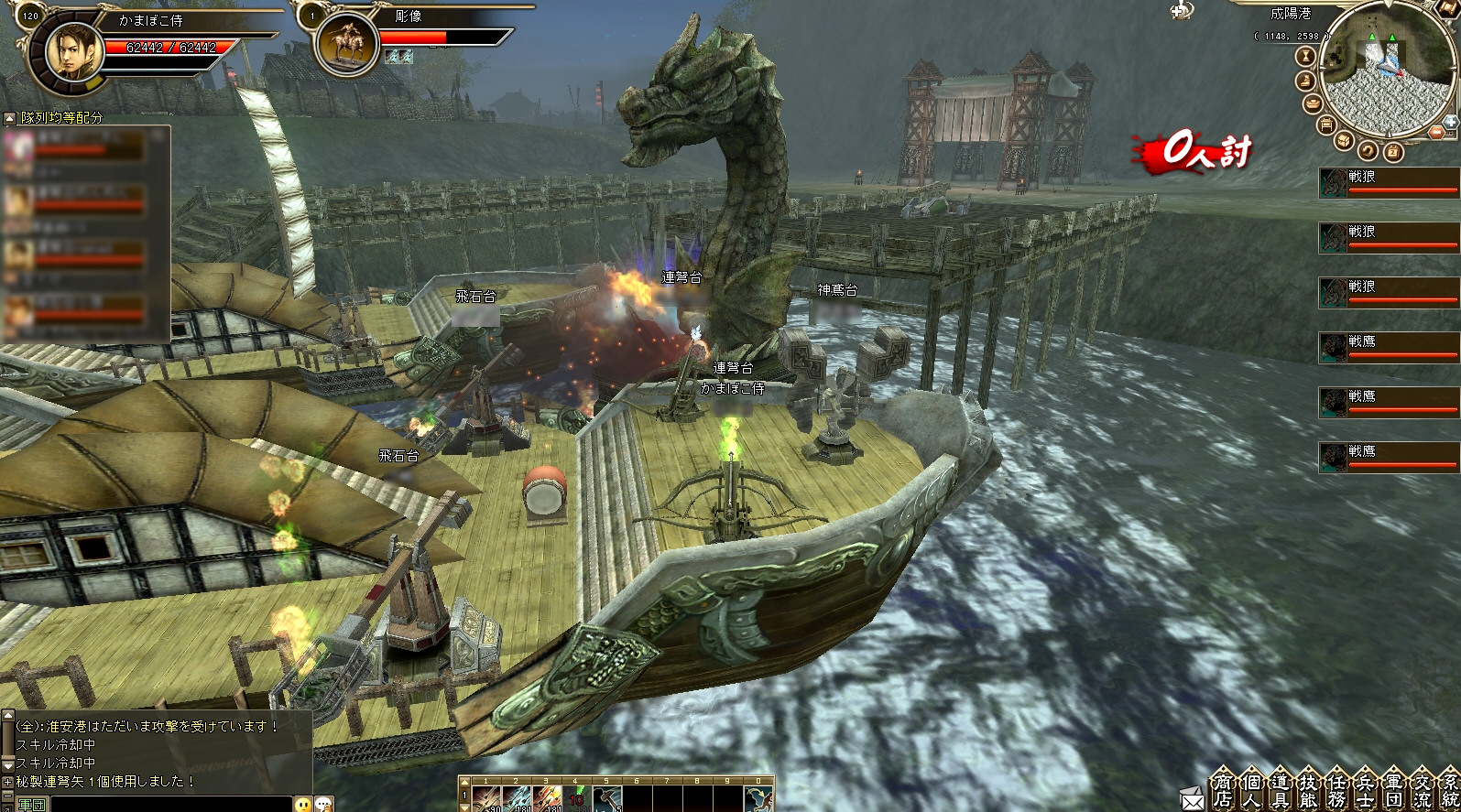This screenshot has height=812, width=1461.
Task: Open the 商店 shop menu
Action: [1224, 790]
